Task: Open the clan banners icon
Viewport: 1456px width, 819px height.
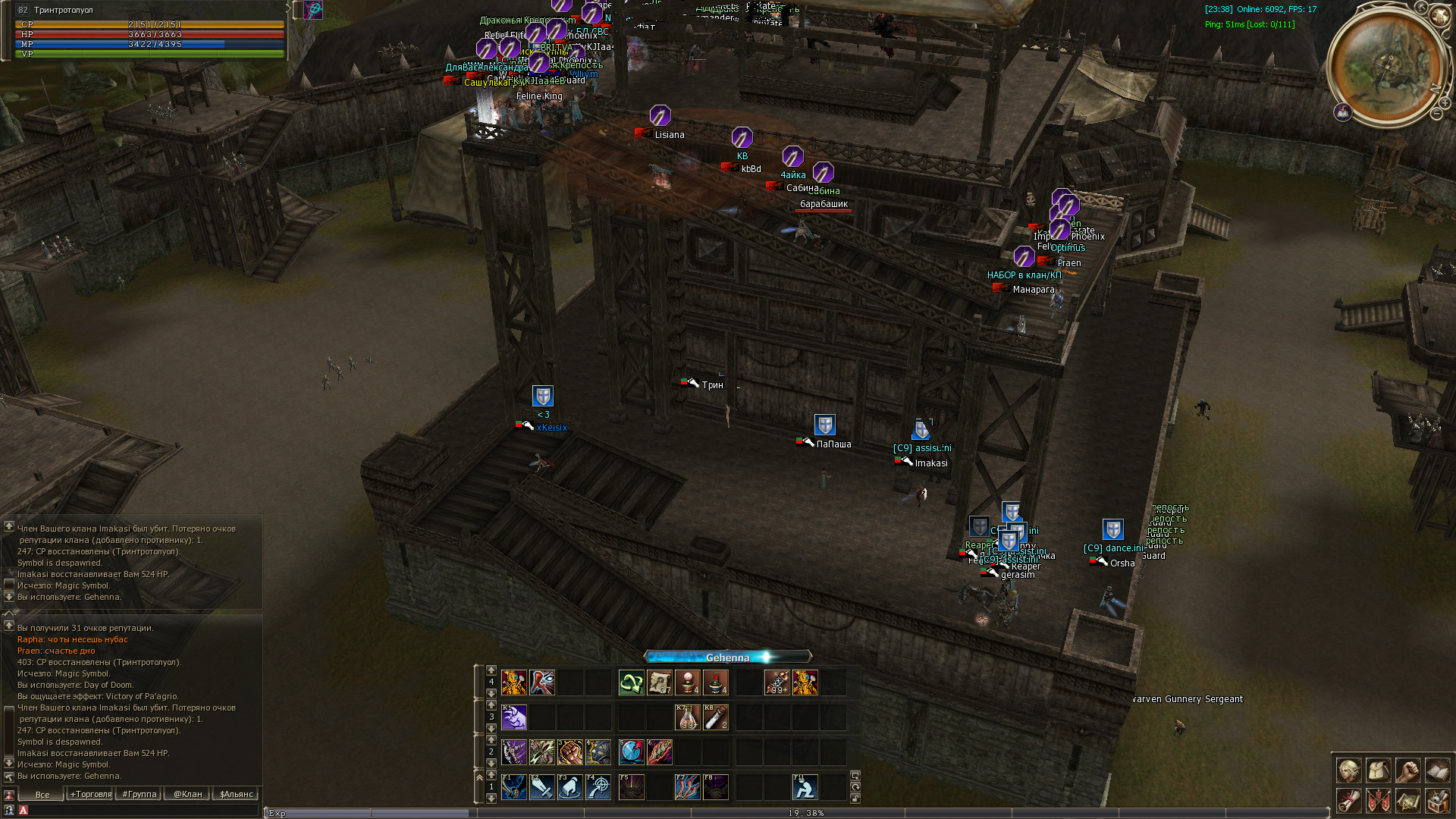Action: tap(1378, 800)
